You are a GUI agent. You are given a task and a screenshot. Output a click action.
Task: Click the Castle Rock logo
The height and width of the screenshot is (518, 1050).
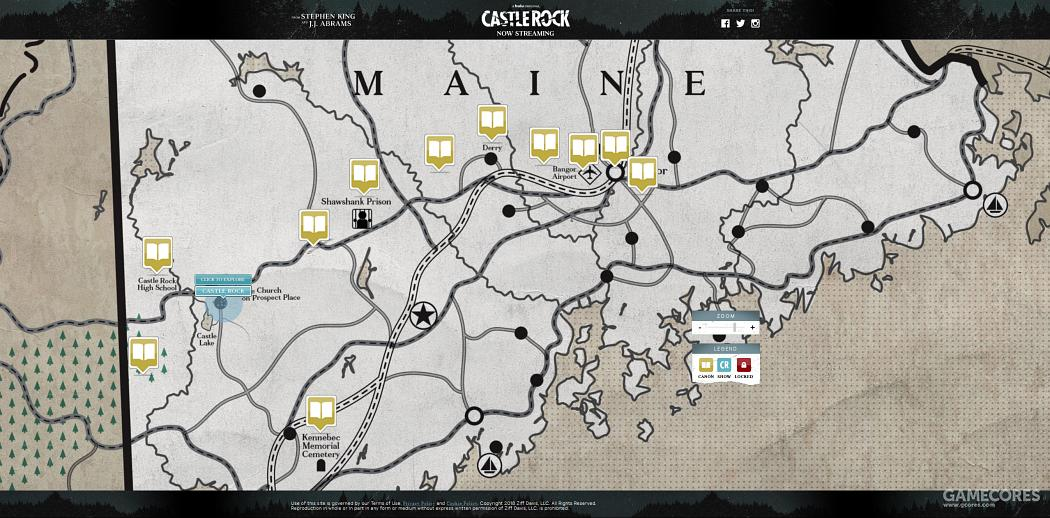[525, 18]
